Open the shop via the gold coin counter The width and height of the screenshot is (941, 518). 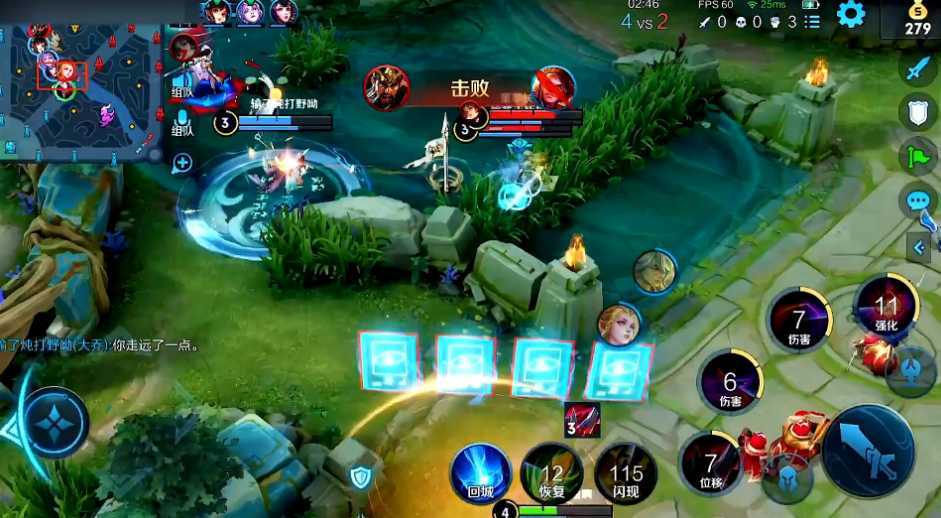(917, 19)
